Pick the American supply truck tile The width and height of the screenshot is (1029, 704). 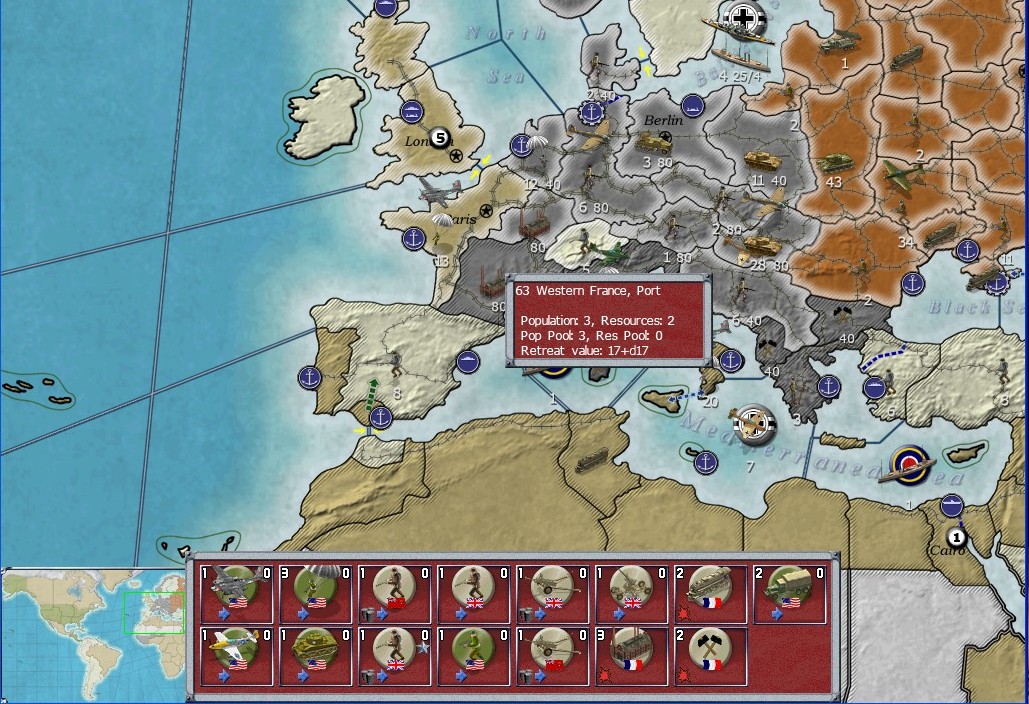pos(790,594)
